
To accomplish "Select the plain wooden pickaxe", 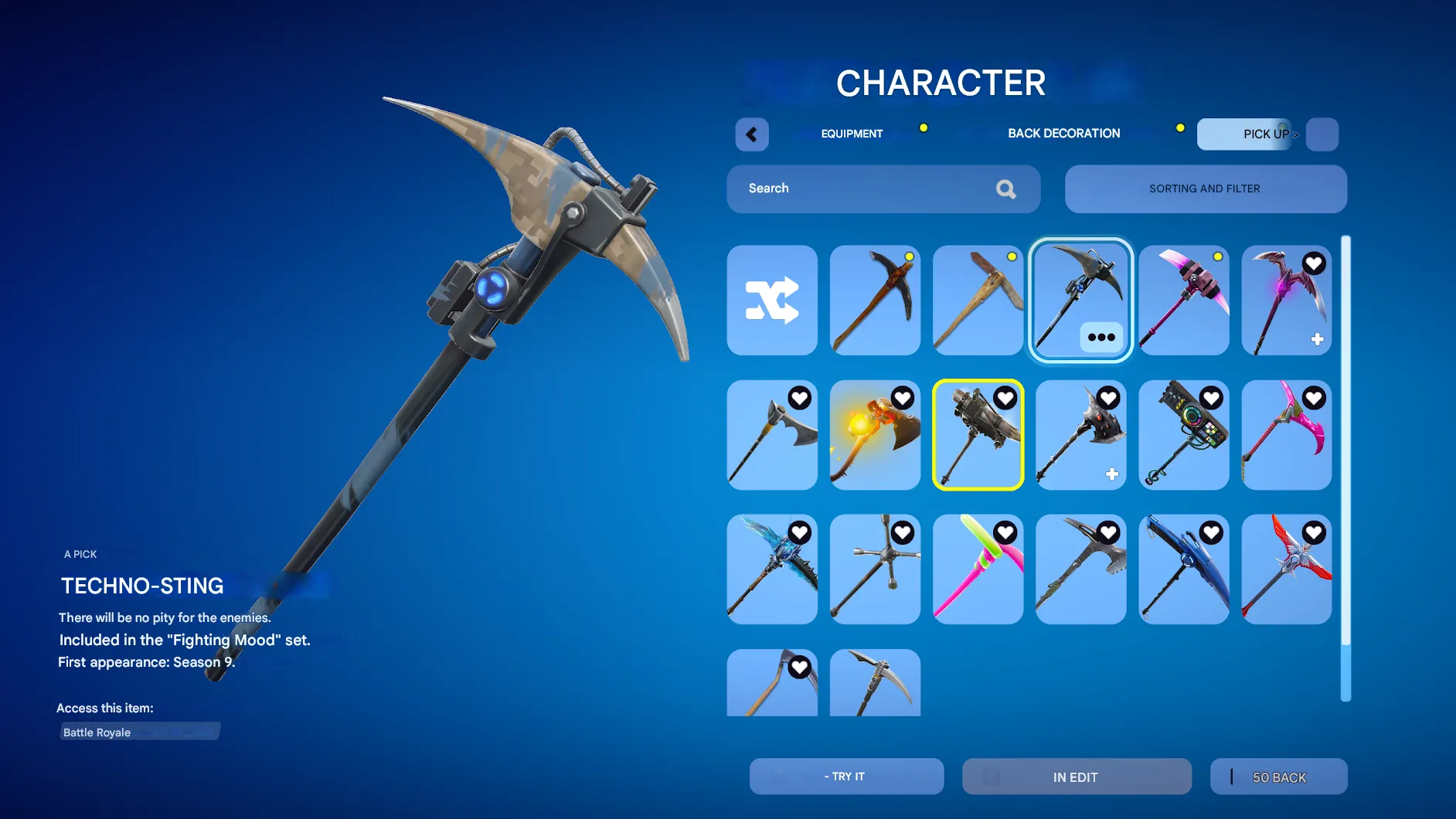I will pos(978,301).
